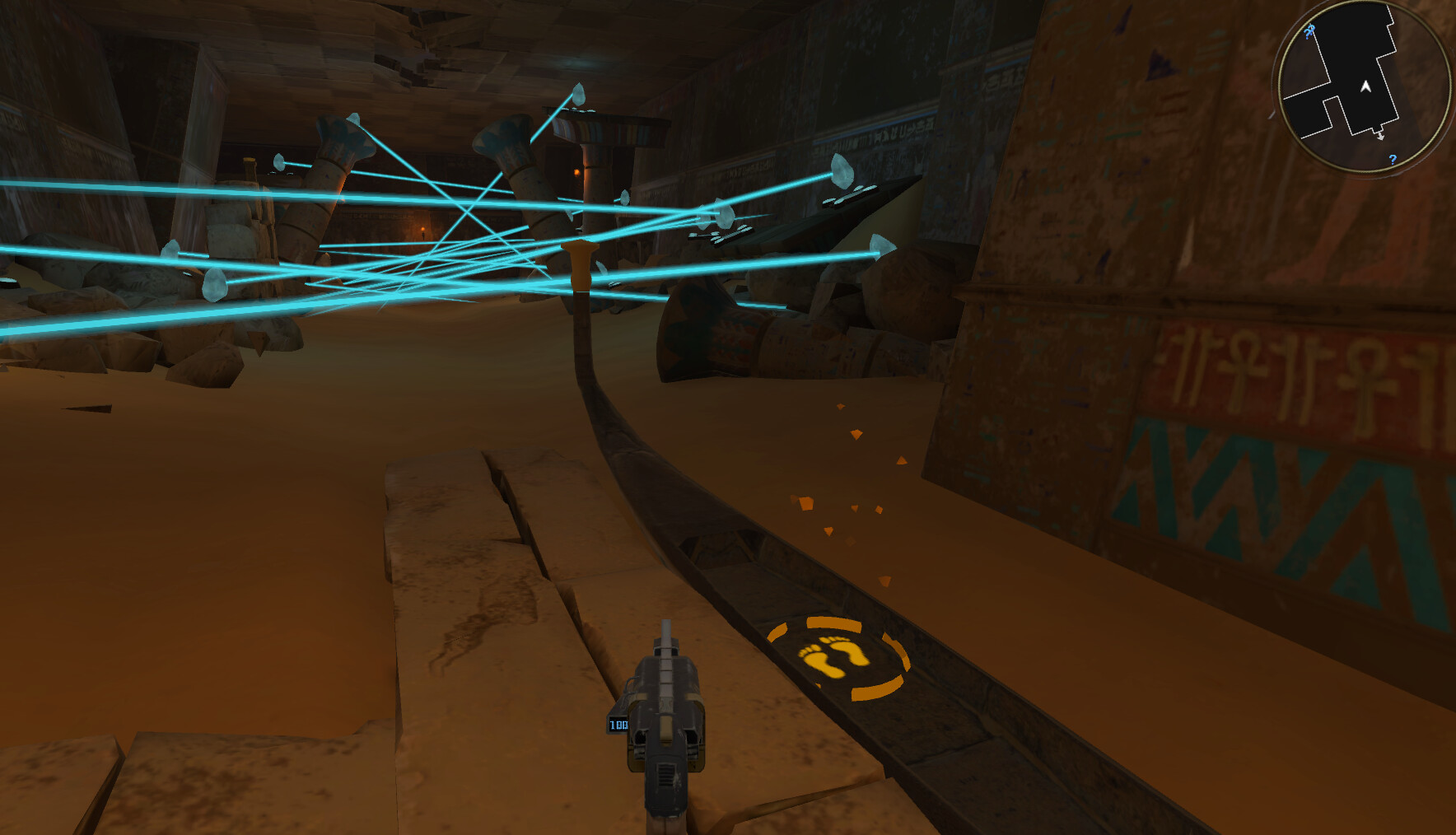Click the blue objective icon at minimap top-left
This screenshot has width=1456, height=835.
(x=1309, y=31)
